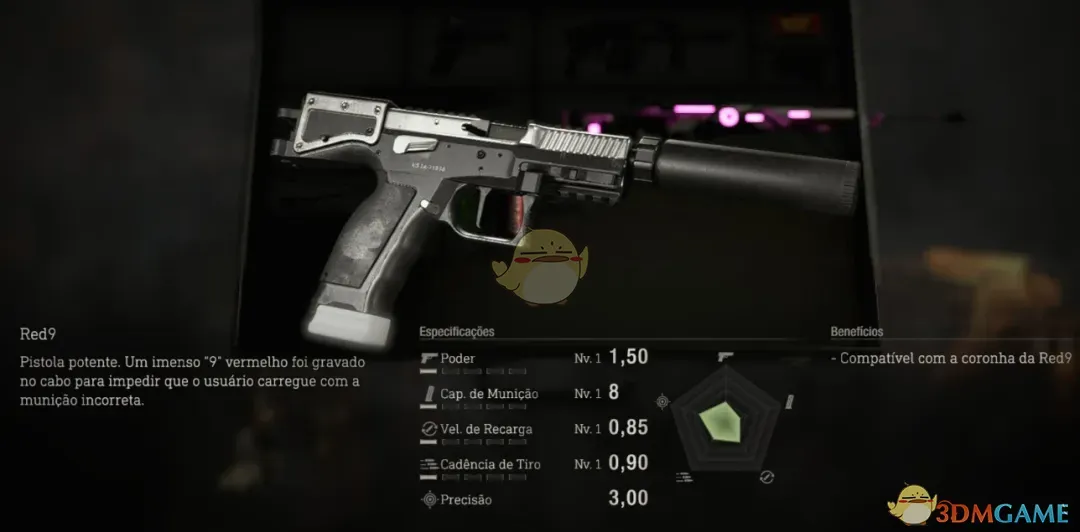Screen dimensions: 1080x532
Task: Select the Precisão specification row
Action: tap(534, 499)
